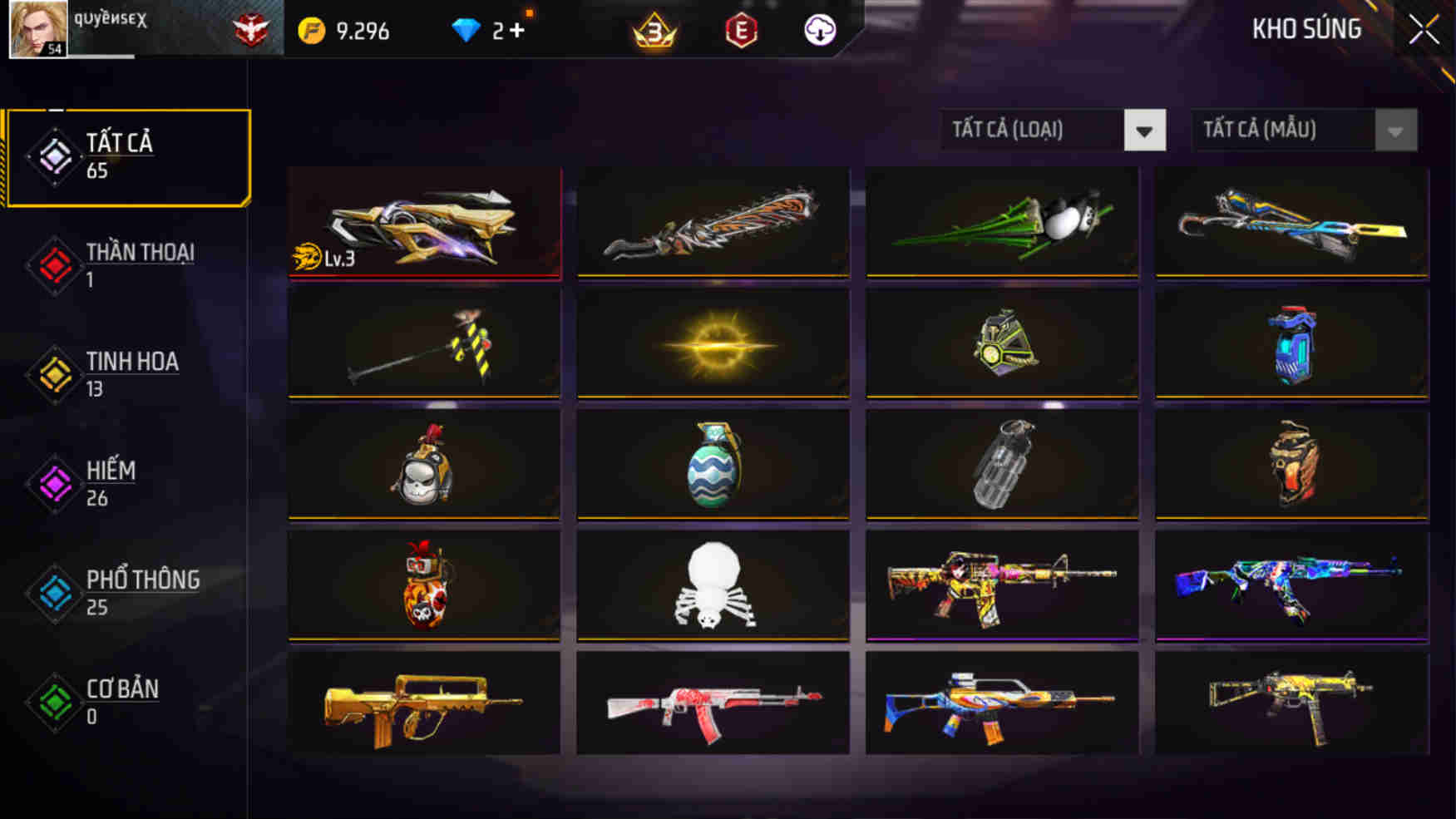The height and width of the screenshot is (819, 1456).
Task: Click the diamond currency icon
Action: tap(466, 27)
